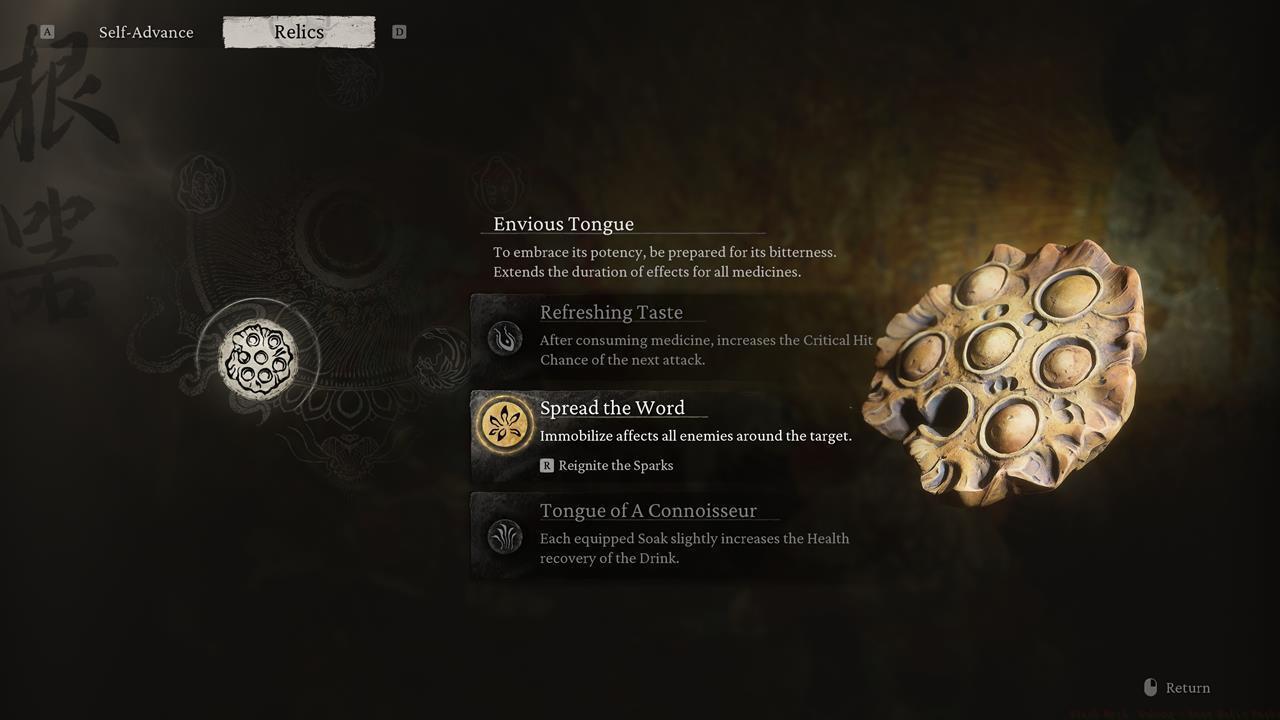1280x720 pixels.
Task: Click the golden flower icon for Spread the Word
Action: [x=505, y=423]
